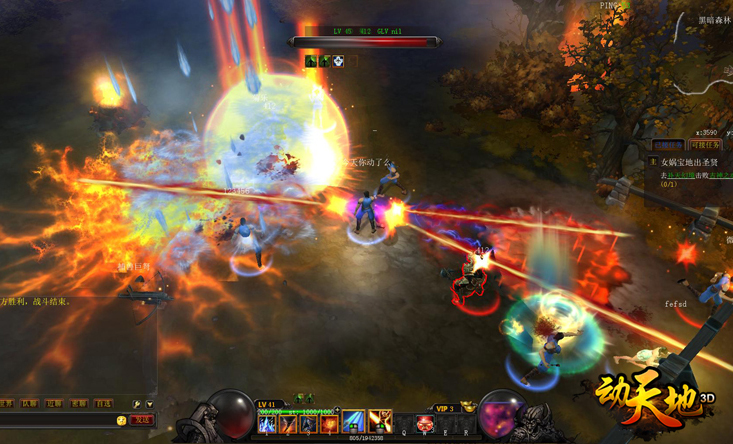Switch to the 近聊 nearby chat tab
733x444 pixels.
(x=55, y=404)
